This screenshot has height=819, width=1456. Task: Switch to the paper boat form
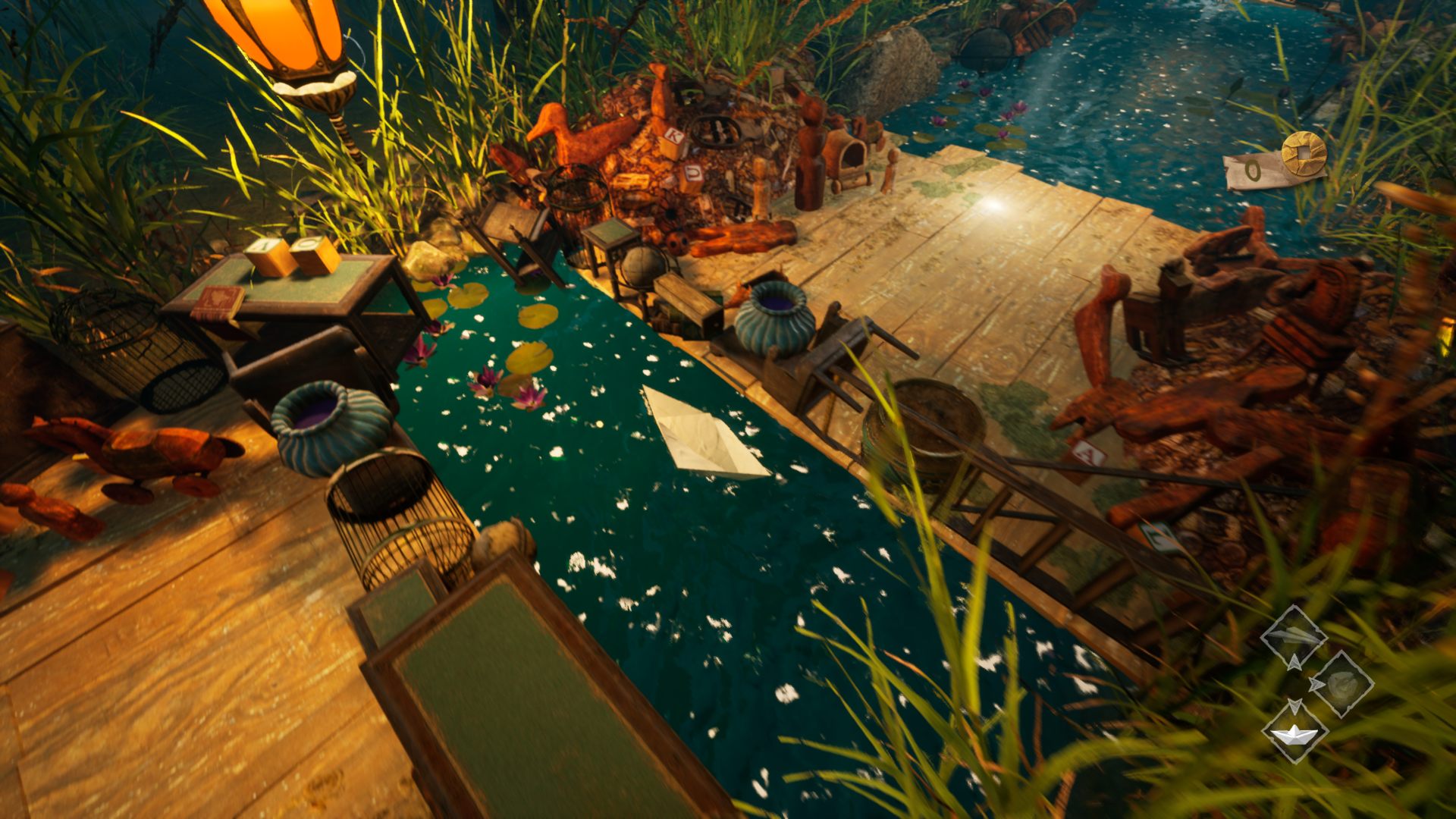(1294, 732)
